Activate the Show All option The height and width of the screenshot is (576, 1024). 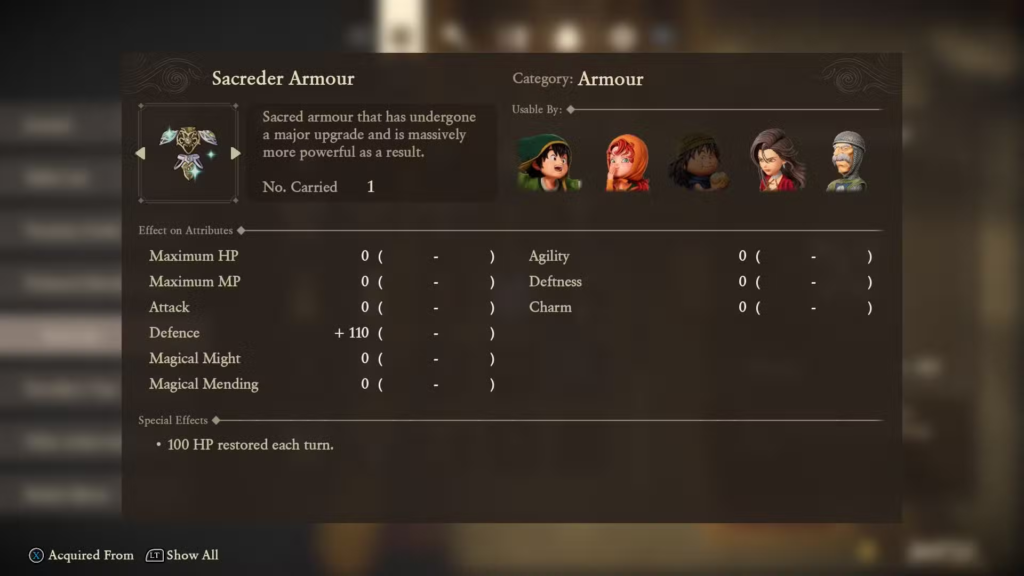tap(182, 555)
